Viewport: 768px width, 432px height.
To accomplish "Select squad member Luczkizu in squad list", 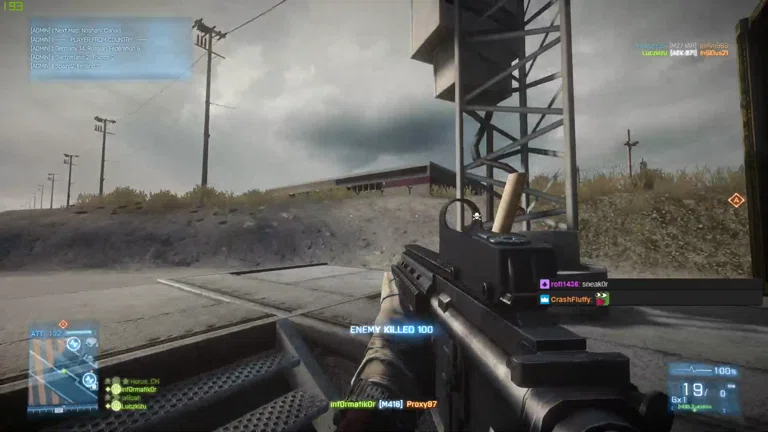I will click(x=135, y=407).
